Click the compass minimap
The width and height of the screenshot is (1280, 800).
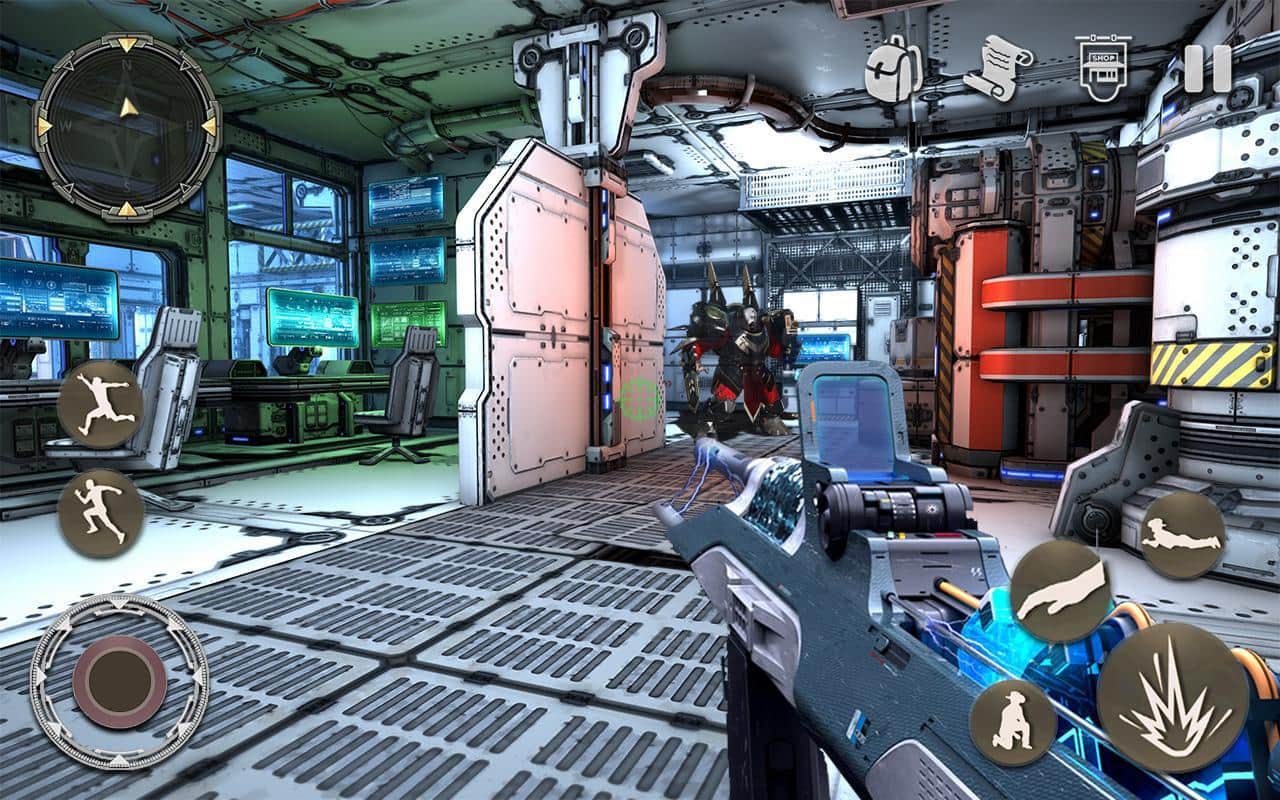coord(127,127)
